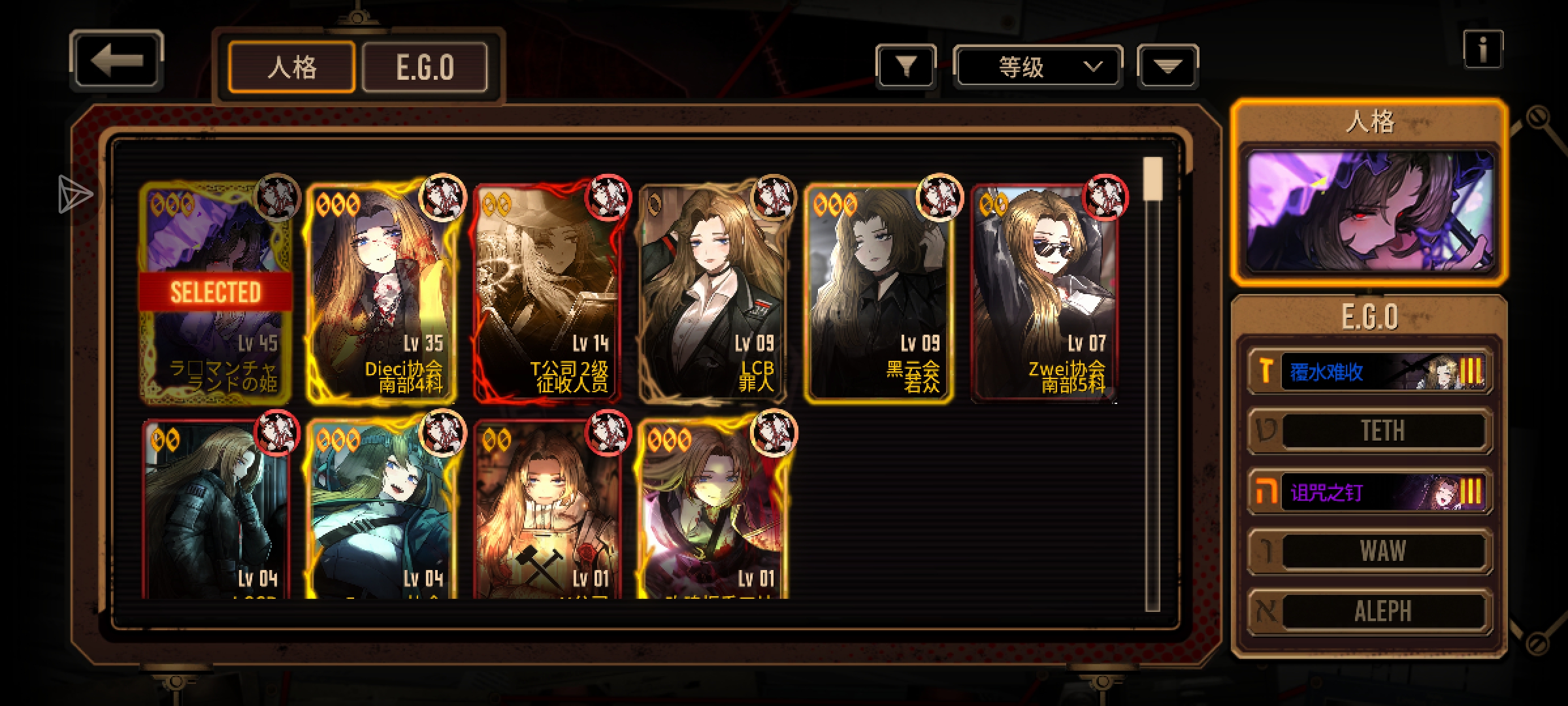Open the info button
Image resolution: width=1568 pixels, height=706 pixels.
[x=1482, y=49]
